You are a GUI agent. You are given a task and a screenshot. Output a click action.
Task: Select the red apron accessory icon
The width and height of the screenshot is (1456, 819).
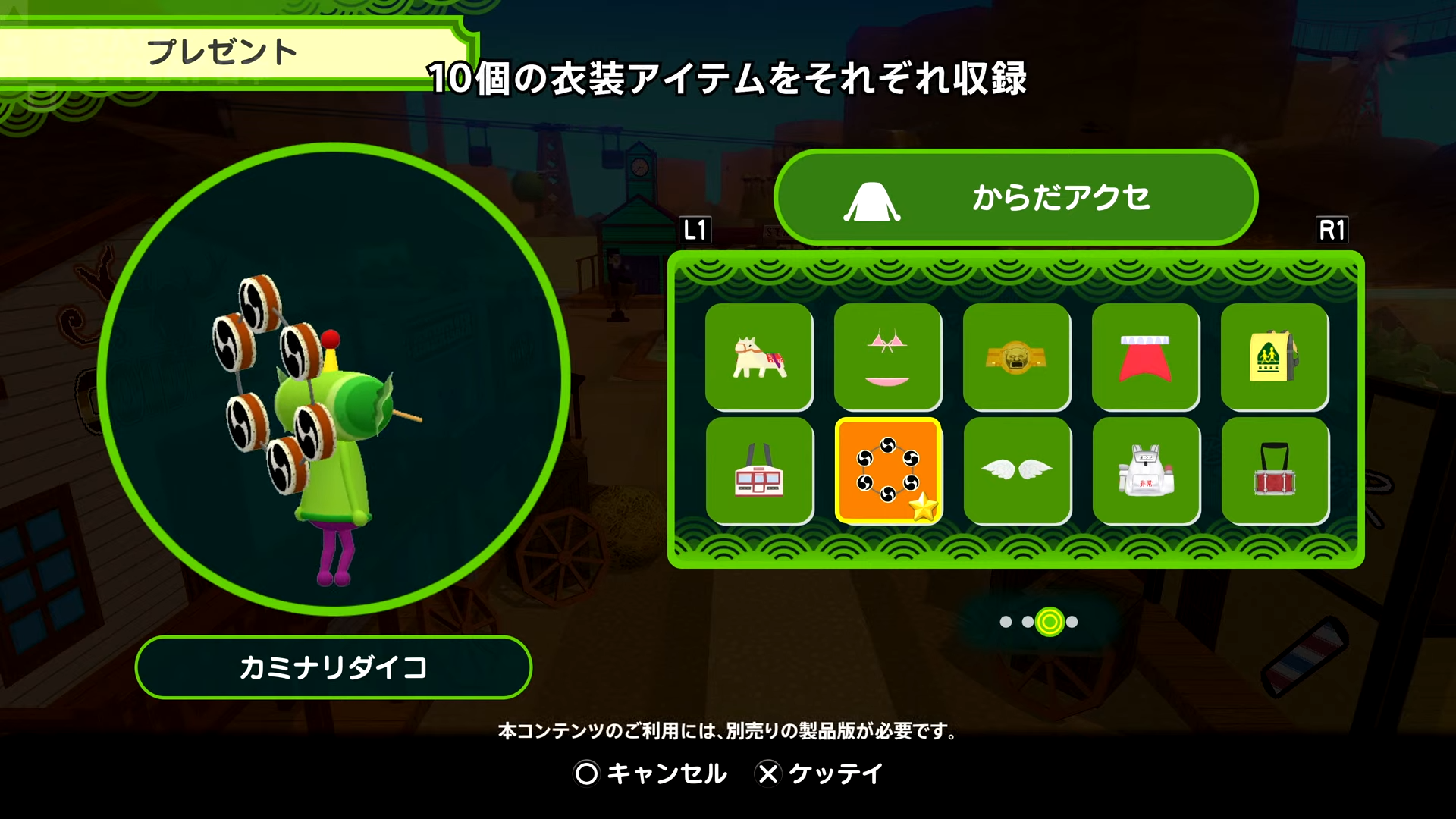(1147, 358)
